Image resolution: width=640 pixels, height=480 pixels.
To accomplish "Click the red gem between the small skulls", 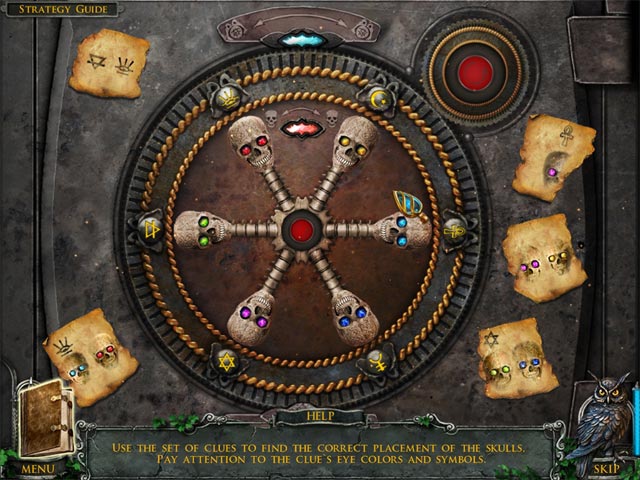I will point(299,127).
